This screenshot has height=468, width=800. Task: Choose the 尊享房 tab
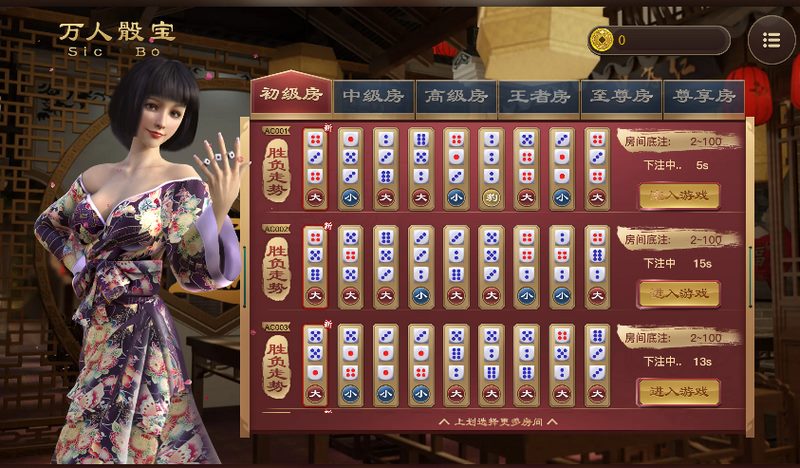[x=703, y=96]
